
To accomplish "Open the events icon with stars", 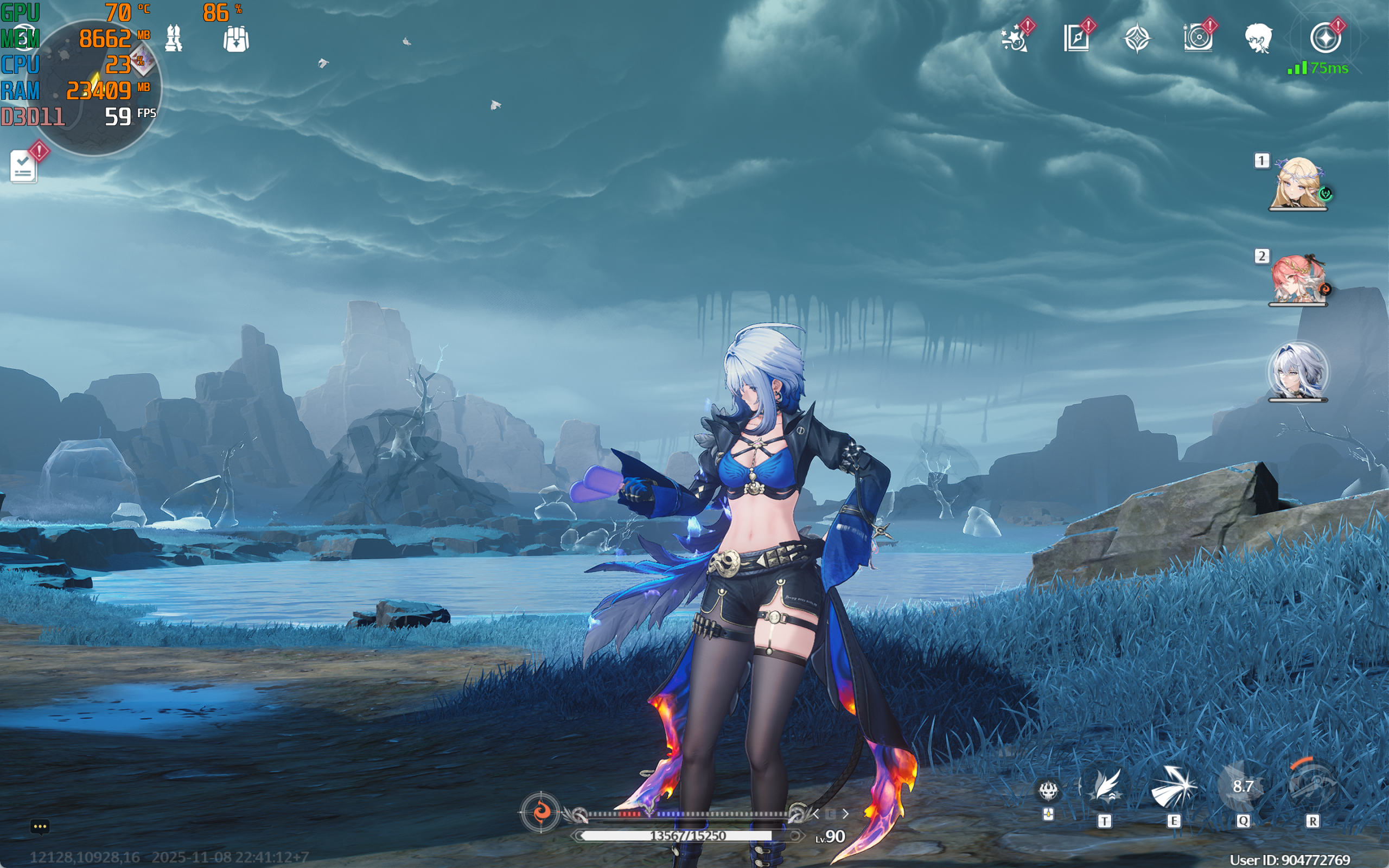I will pos(1015,39).
